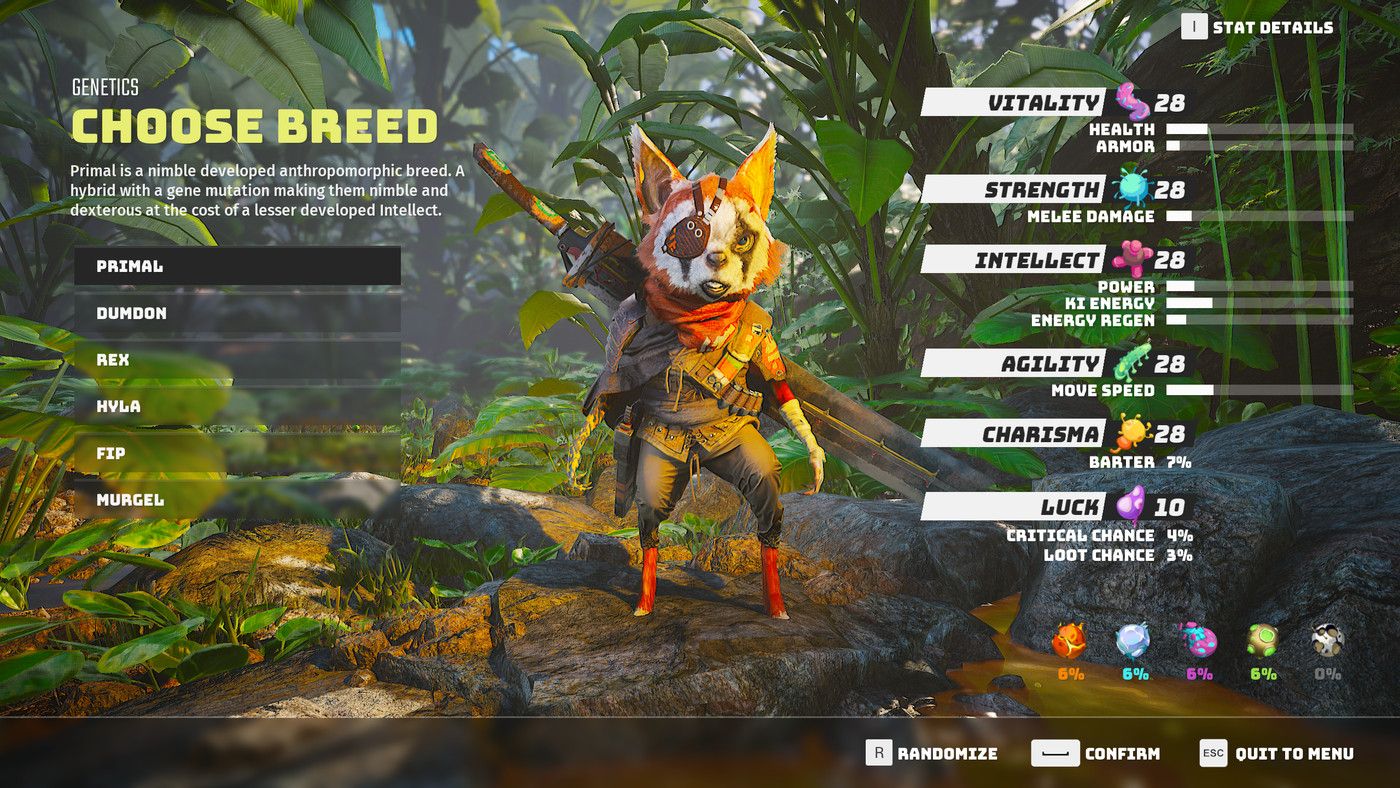Confirm the breed selection

[1097, 754]
